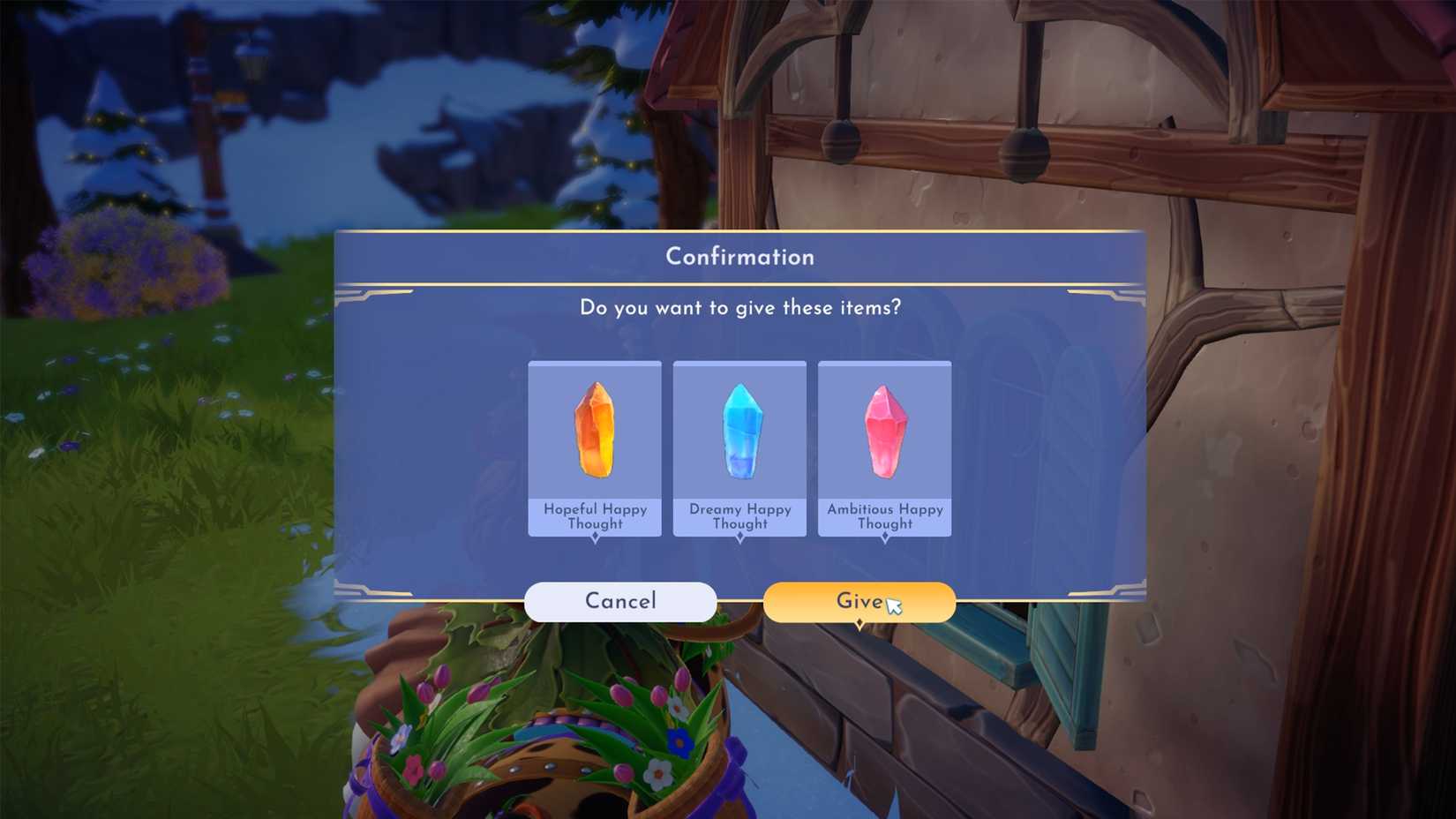The image size is (1456, 819).
Task: Select the orange Hopeful Happy Thought crystal
Action: pyautogui.click(x=595, y=430)
